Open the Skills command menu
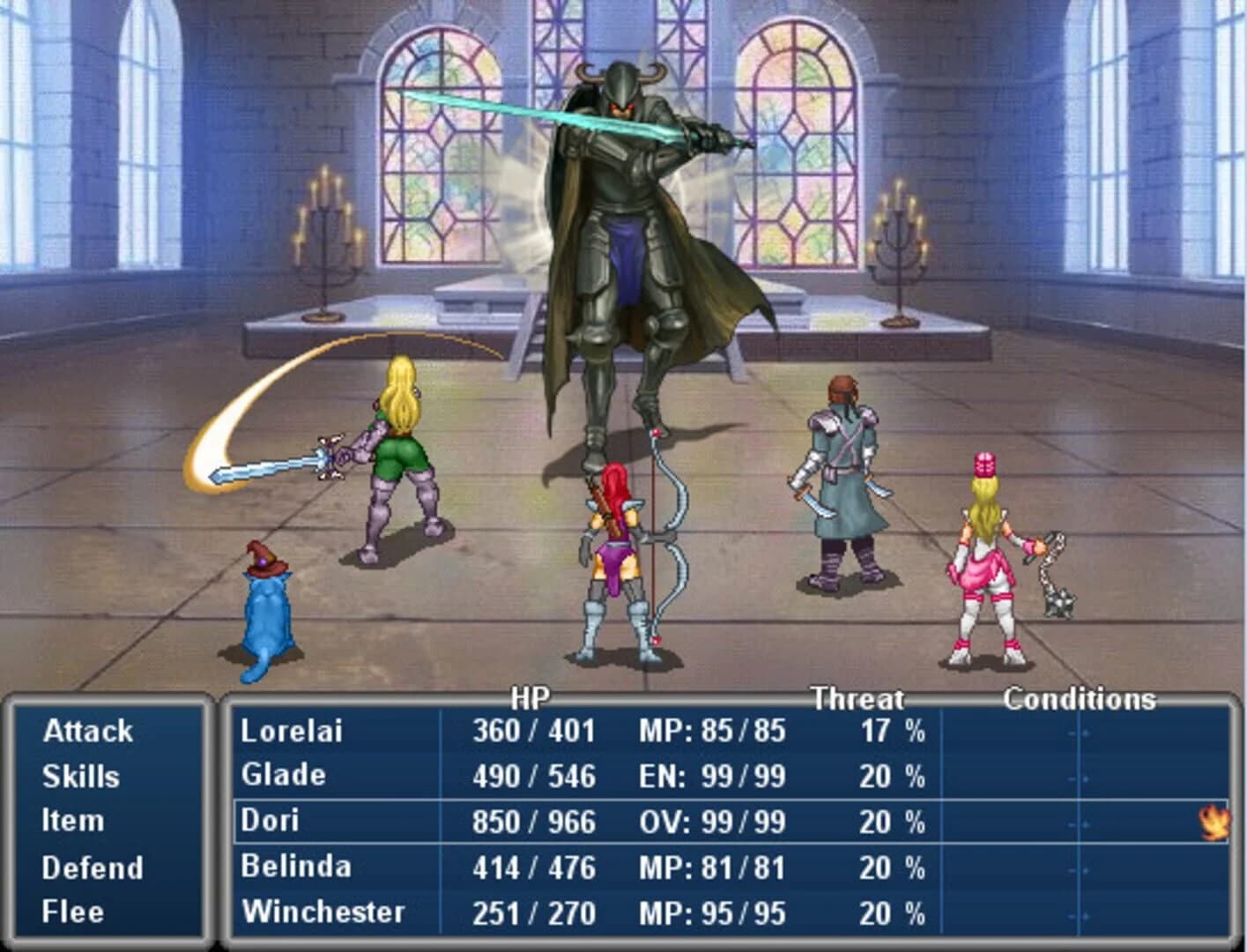The width and height of the screenshot is (1247, 952). click(x=79, y=777)
